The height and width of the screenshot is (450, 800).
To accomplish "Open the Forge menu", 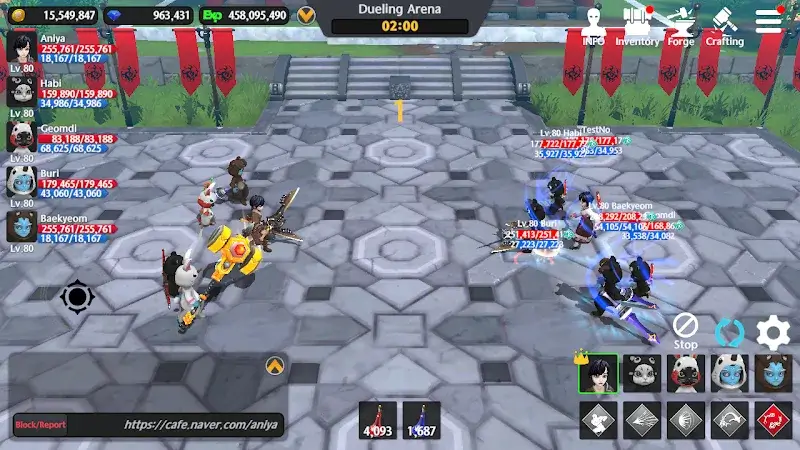I will (681, 27).
